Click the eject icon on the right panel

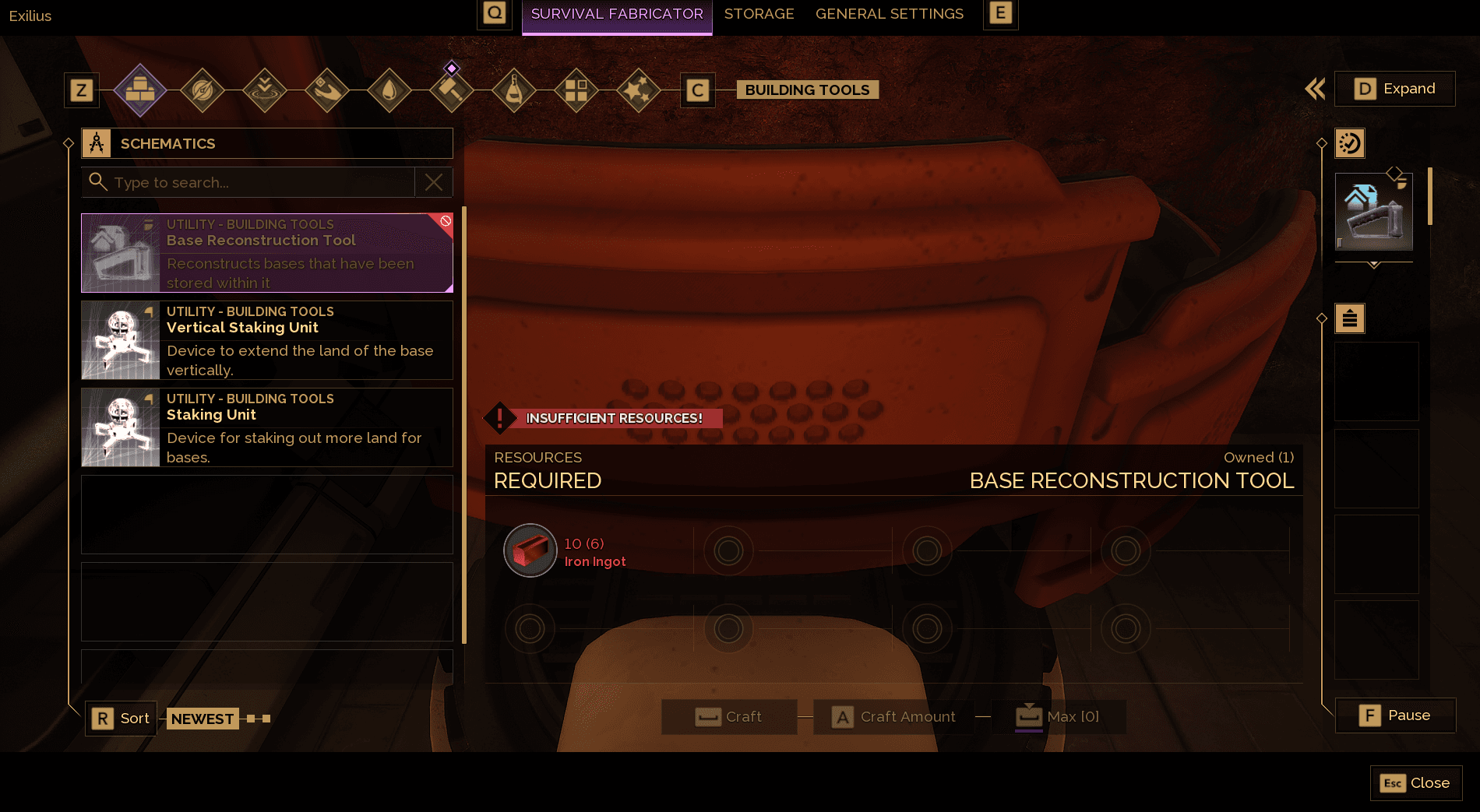click(1350, 318)
